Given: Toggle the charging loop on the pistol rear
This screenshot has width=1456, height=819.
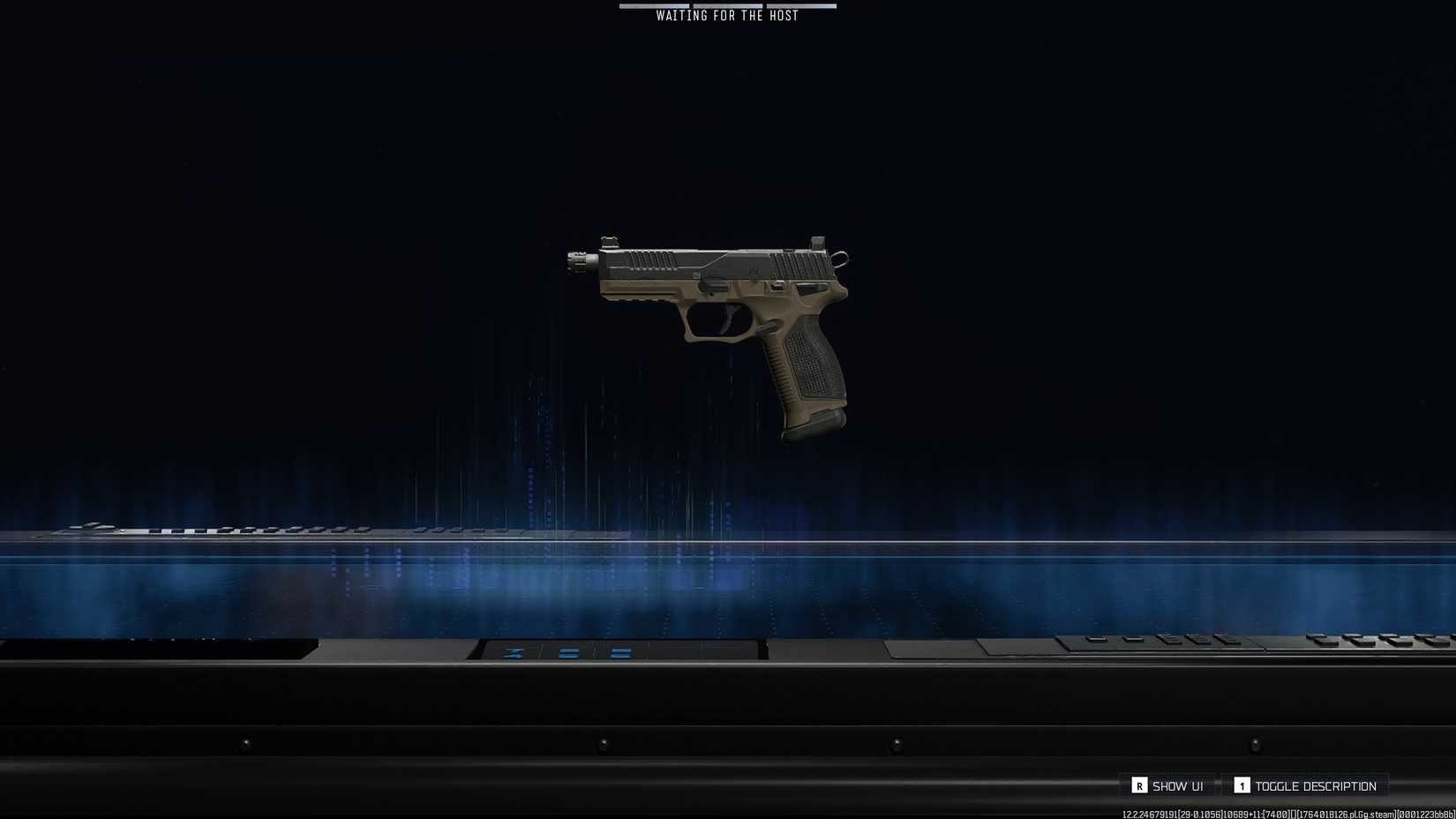Looking at the screenshot, I should click(841, 258).
